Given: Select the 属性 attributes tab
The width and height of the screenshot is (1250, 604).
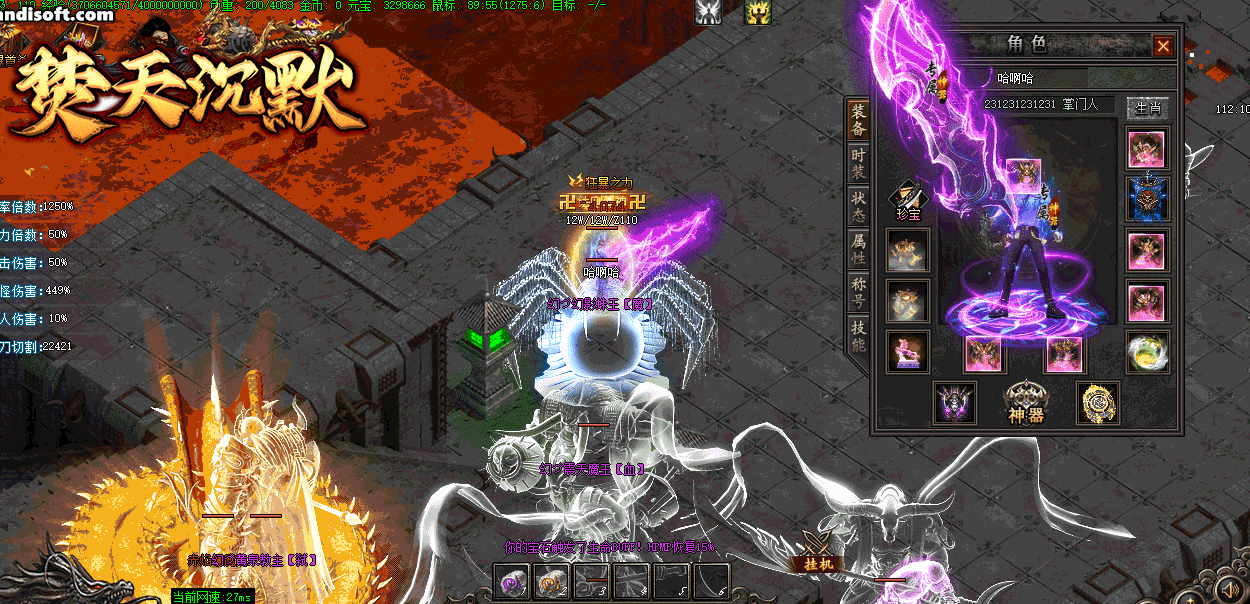Looking at the screenshot, I should point(858,251).
